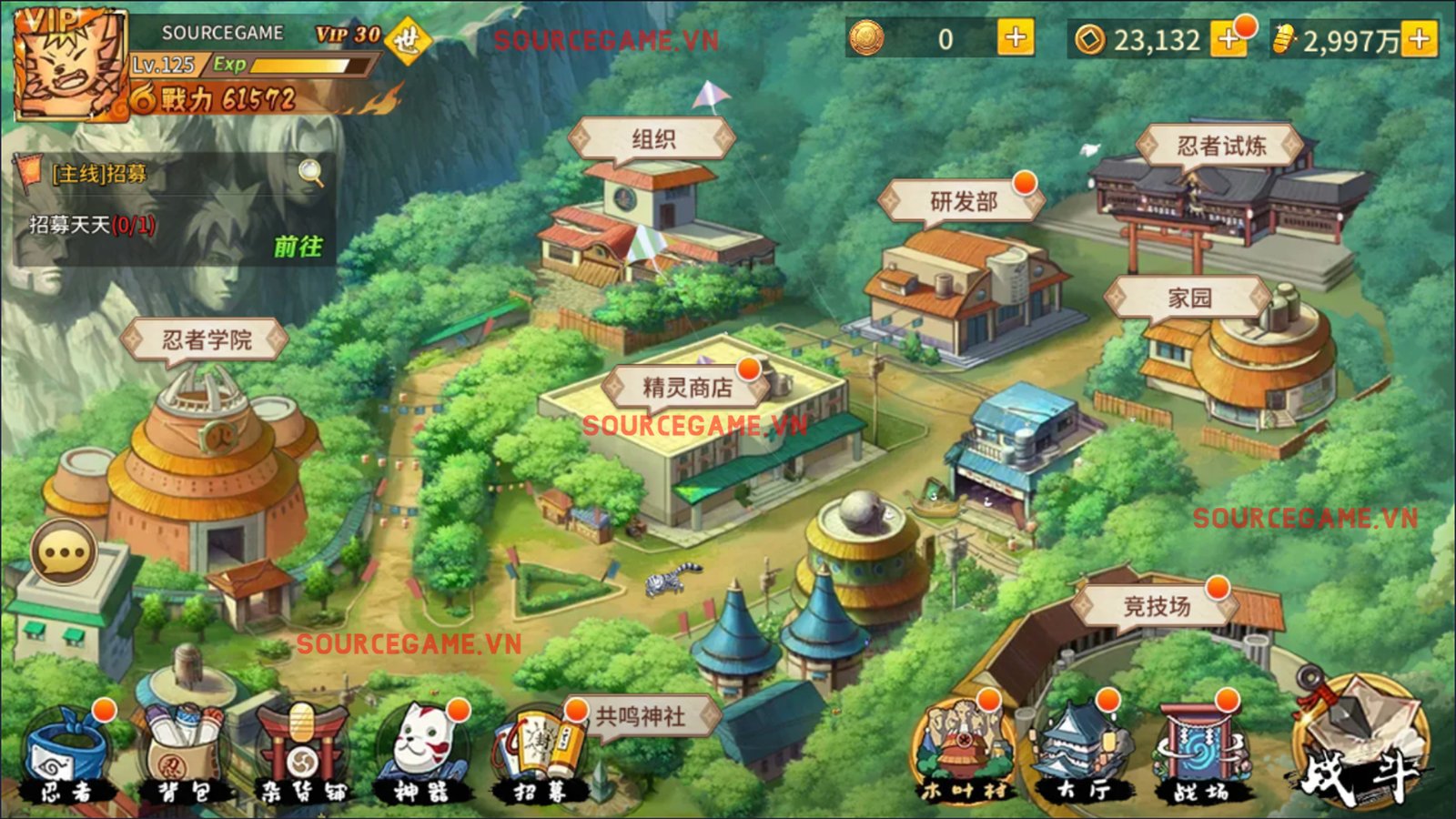Click the quest magnifying glass icon

(x=311, y=172)
